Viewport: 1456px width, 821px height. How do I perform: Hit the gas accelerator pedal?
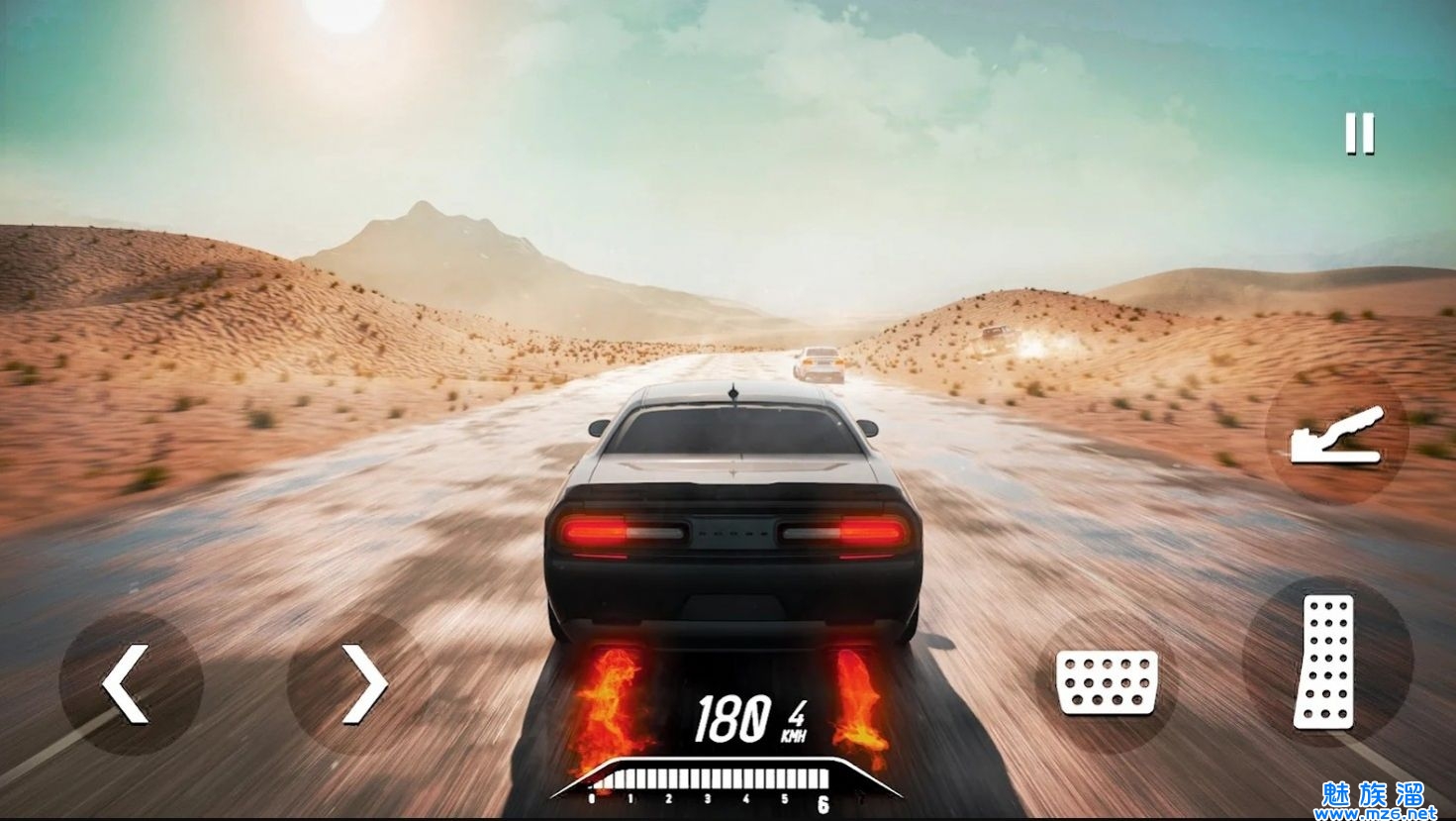tap(1326, 662)
